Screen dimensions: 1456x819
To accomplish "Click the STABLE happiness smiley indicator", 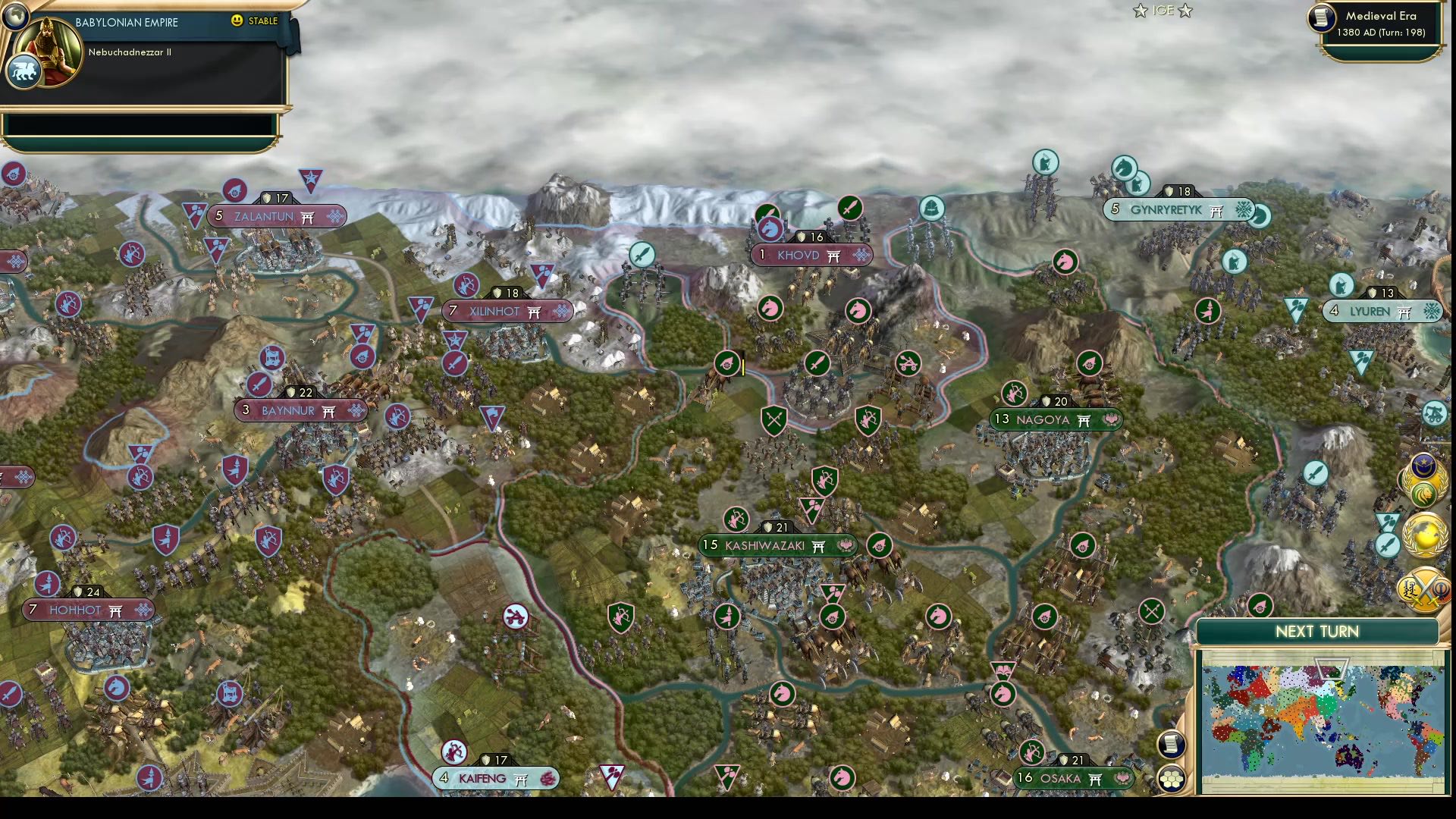I will [237, 22].
